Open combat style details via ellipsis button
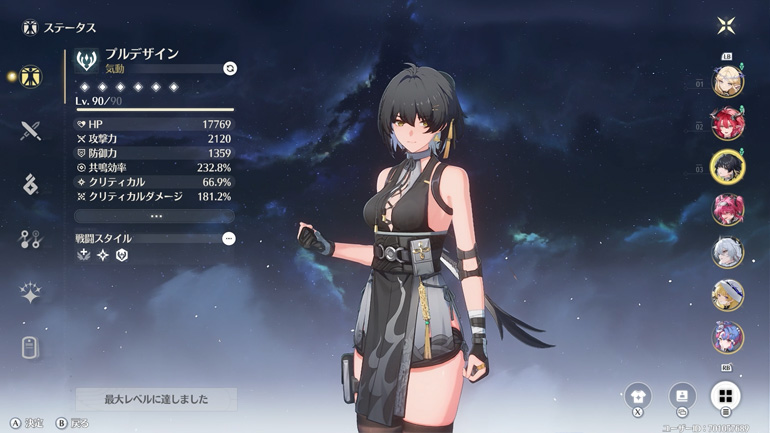Viewport: 770px width, 433px height. click(x=229, y=239)
